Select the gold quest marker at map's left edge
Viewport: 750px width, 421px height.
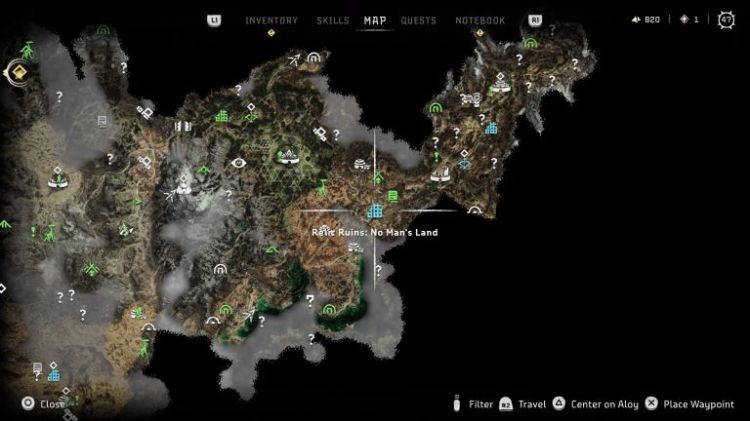click(17, 71)
